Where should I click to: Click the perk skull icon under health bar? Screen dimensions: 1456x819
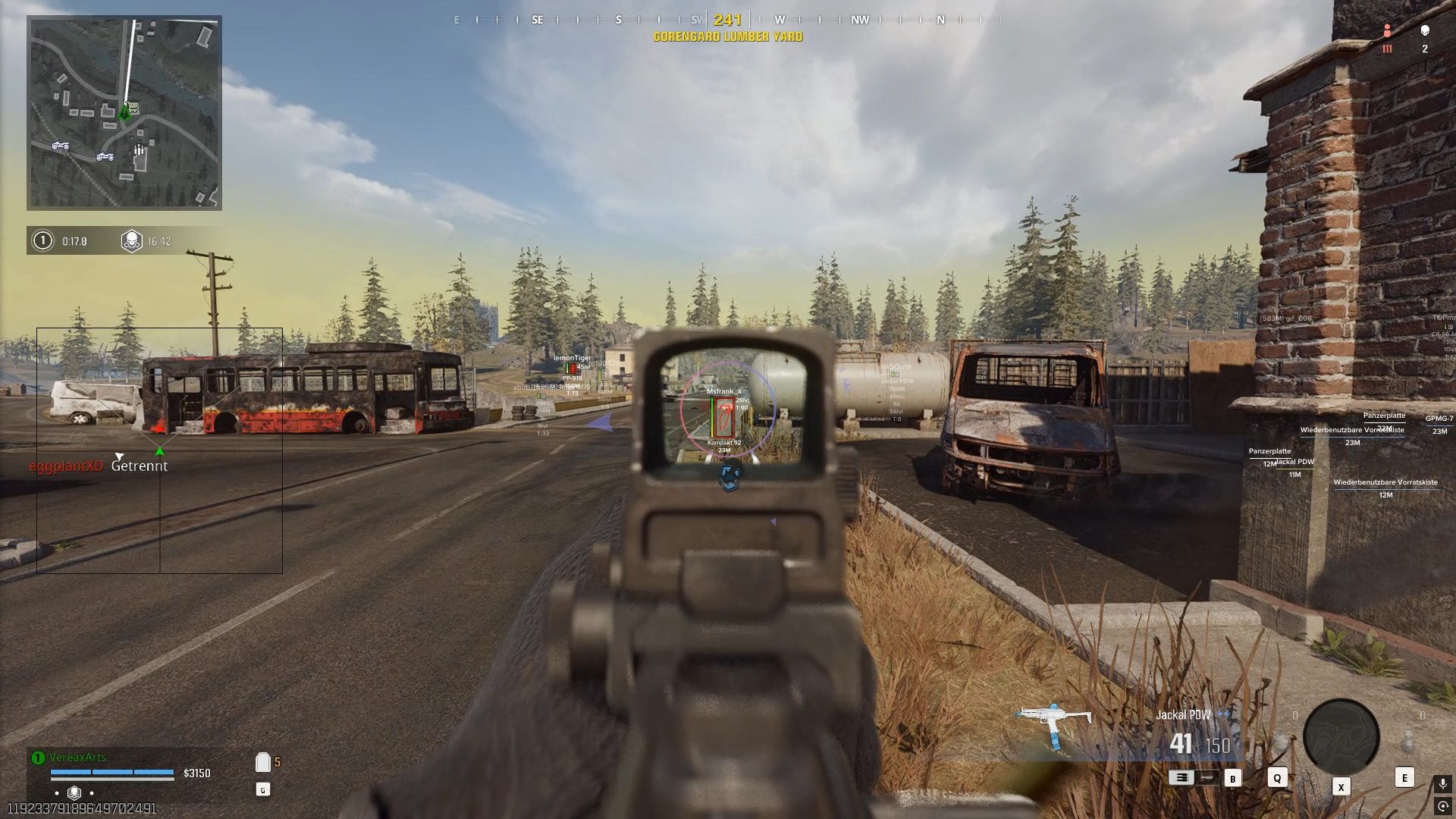[74, 792]
